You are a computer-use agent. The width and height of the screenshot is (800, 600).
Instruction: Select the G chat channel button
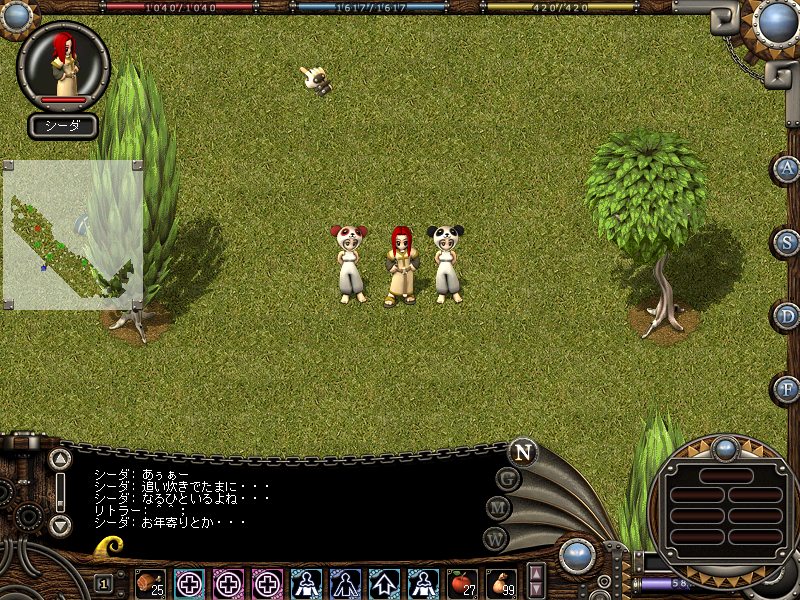(508, 479)
